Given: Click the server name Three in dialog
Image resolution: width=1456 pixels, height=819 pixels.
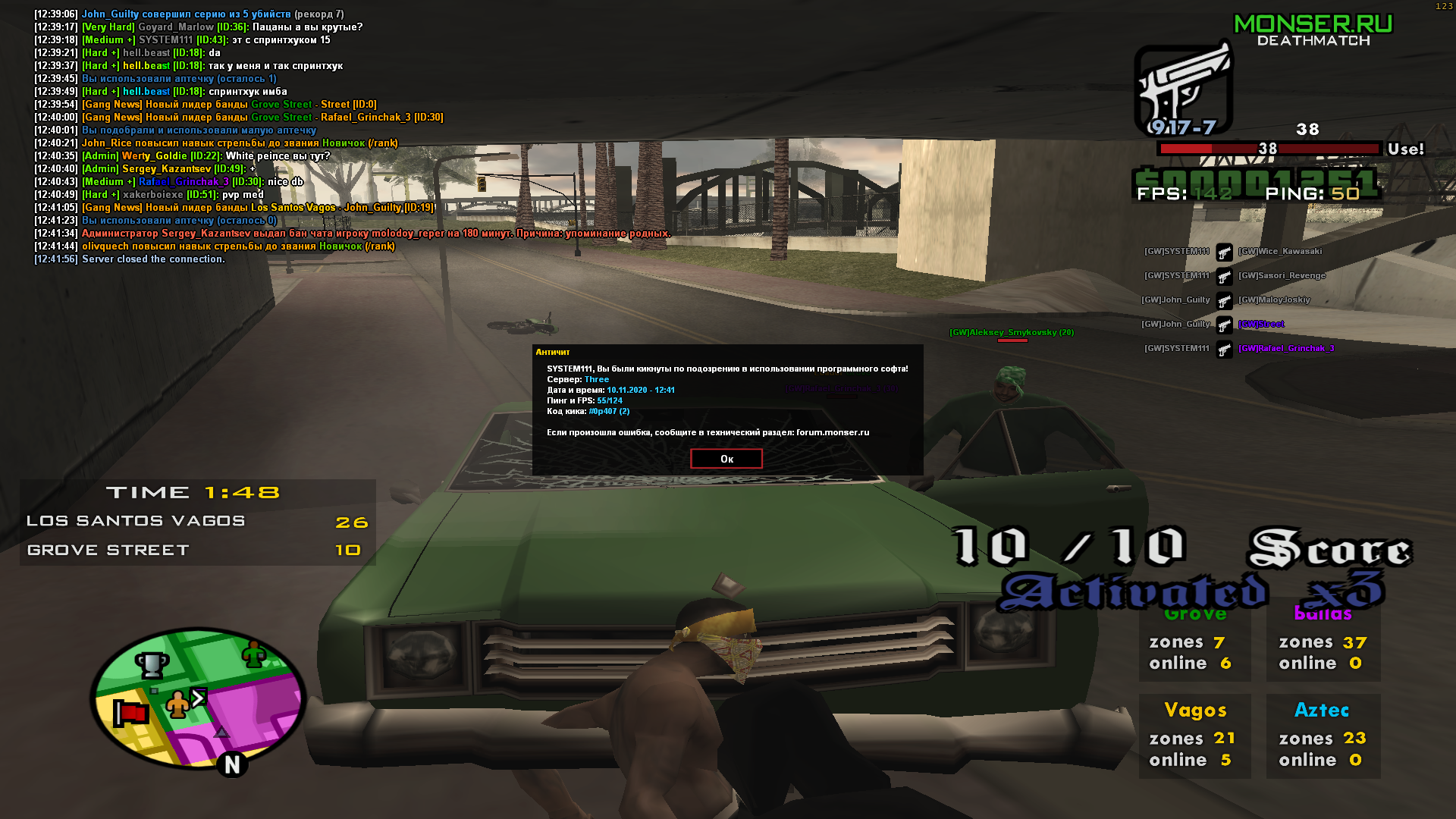Looking at the screenshot, I should point(596,379).
